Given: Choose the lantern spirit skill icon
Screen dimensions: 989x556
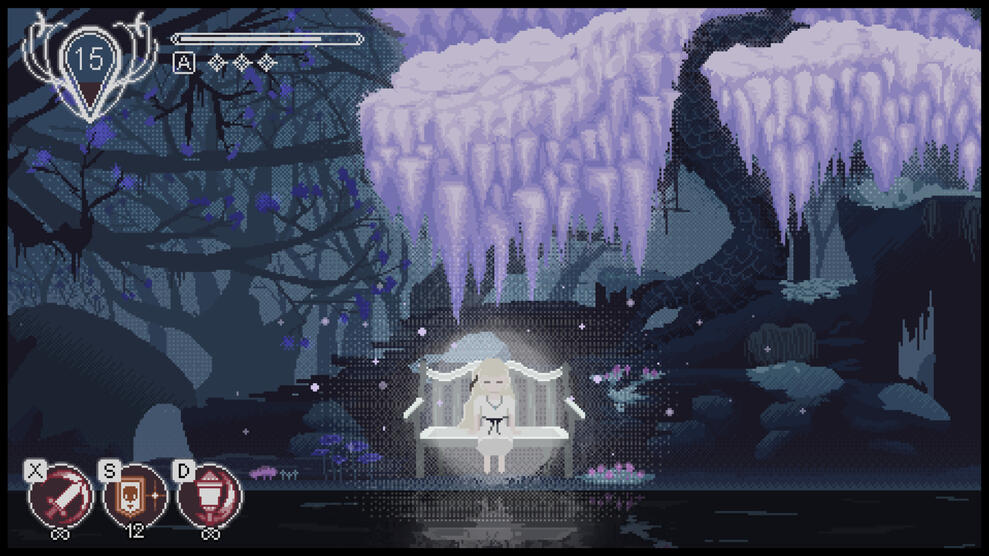Looking at the screenshot, I should (x=209, y=496).
